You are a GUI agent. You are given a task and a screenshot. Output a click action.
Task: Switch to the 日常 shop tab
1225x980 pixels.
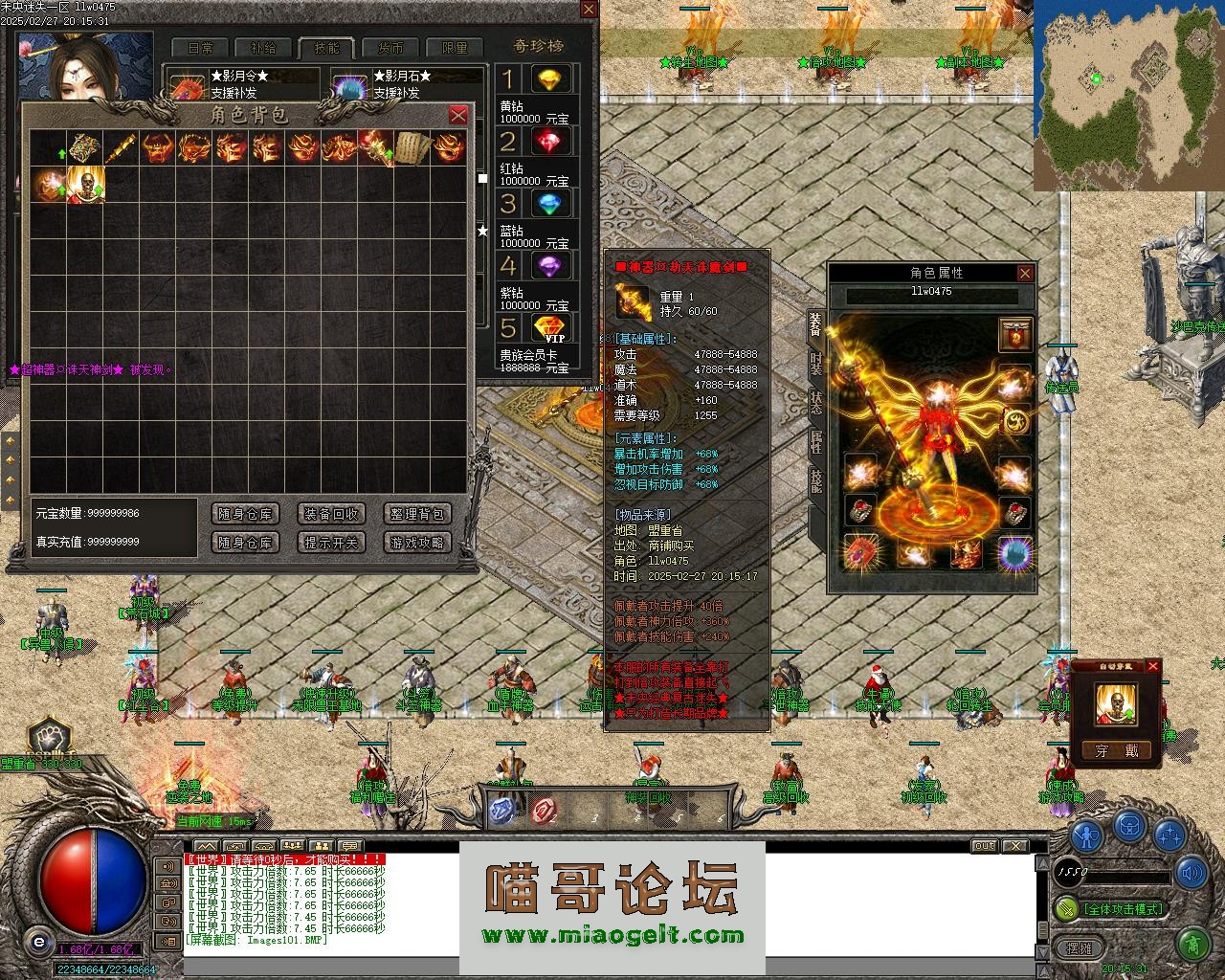click(x=200, y=48)
